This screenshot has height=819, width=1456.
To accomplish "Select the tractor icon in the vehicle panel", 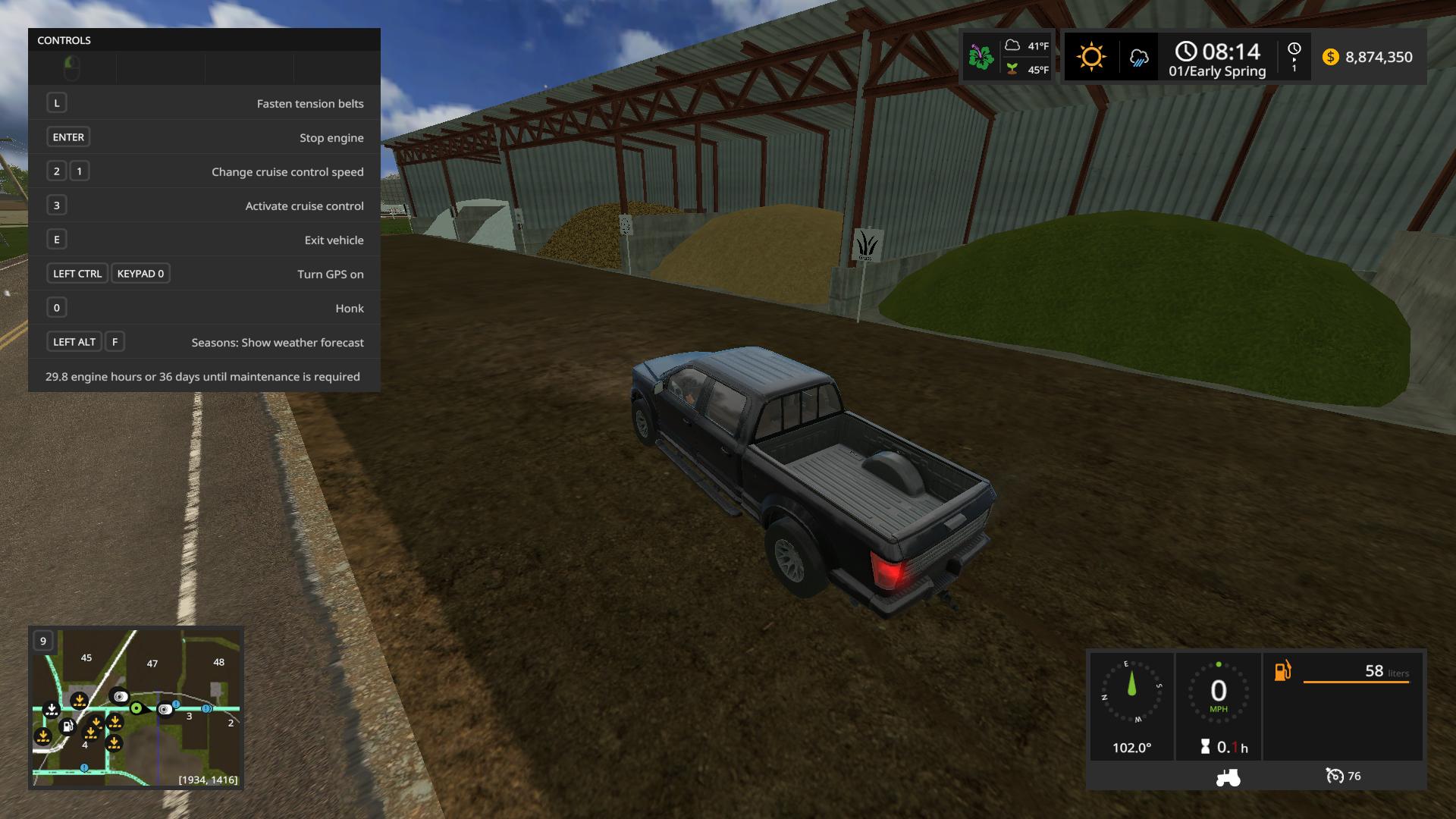I will tap(1228, 777).
